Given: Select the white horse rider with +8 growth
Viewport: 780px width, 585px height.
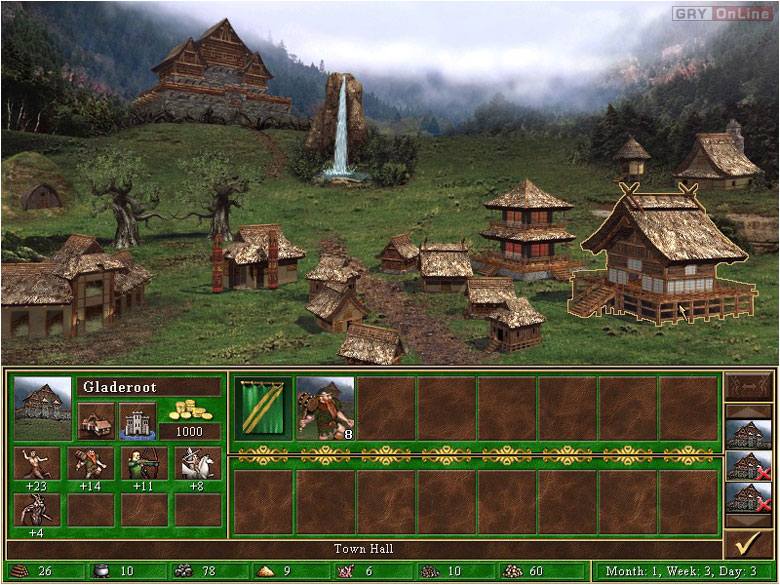Looking at the screenshot, I should (197, 463).
